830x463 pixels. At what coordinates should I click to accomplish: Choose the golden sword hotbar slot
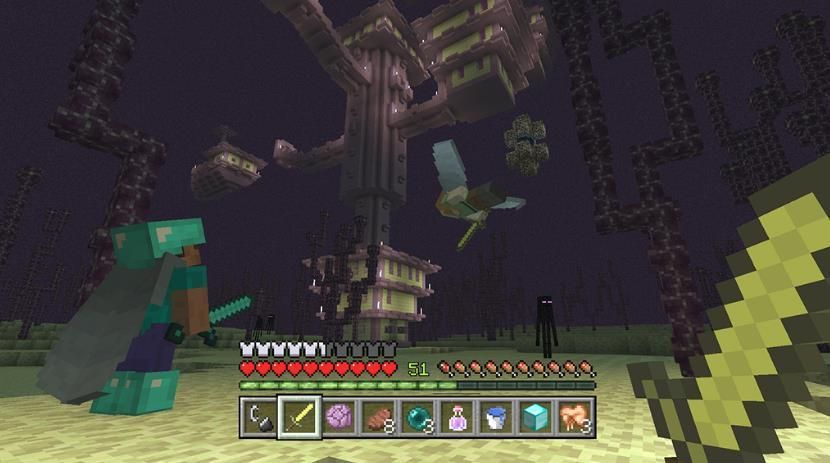point(299,416)
